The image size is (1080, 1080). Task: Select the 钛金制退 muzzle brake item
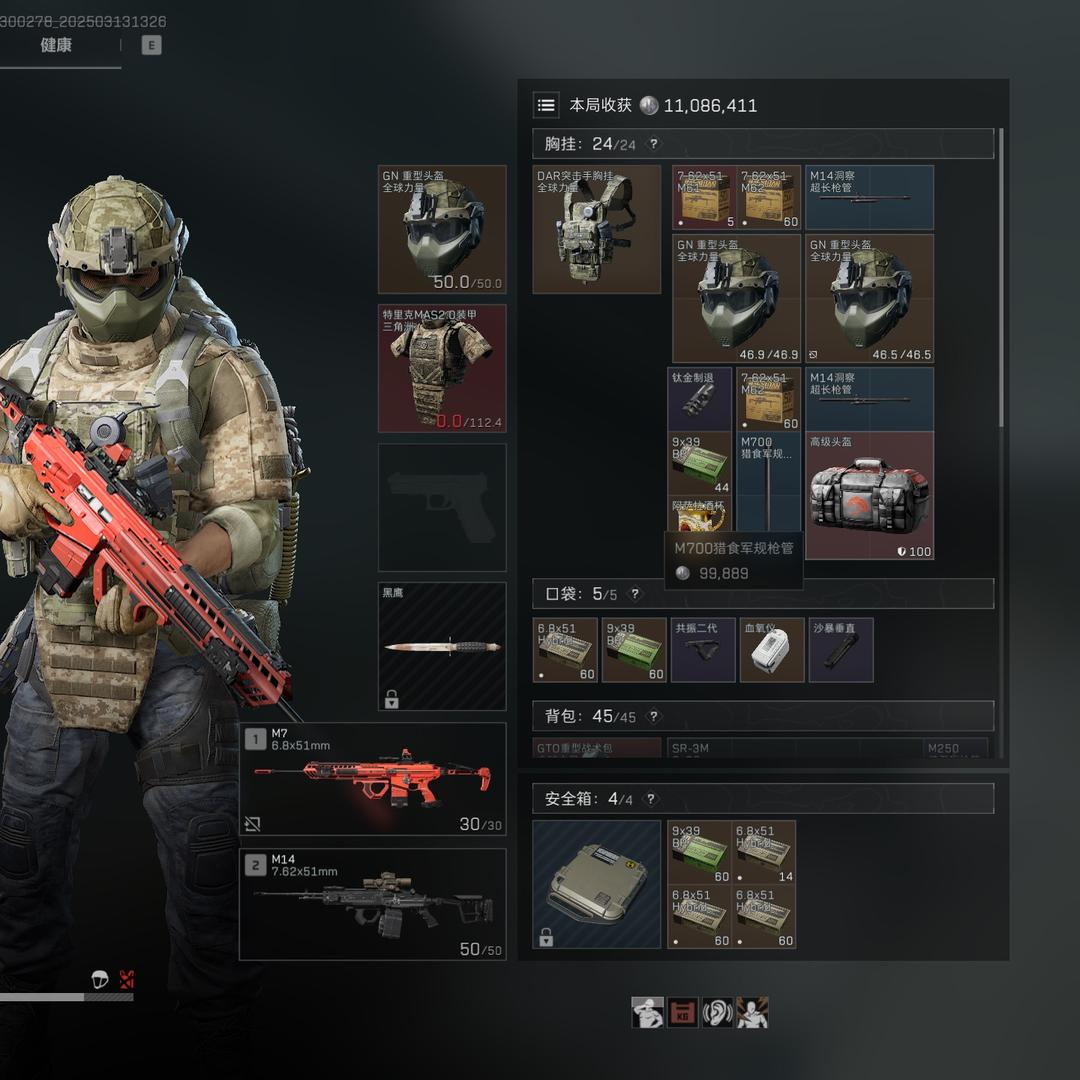click(700, 399)
